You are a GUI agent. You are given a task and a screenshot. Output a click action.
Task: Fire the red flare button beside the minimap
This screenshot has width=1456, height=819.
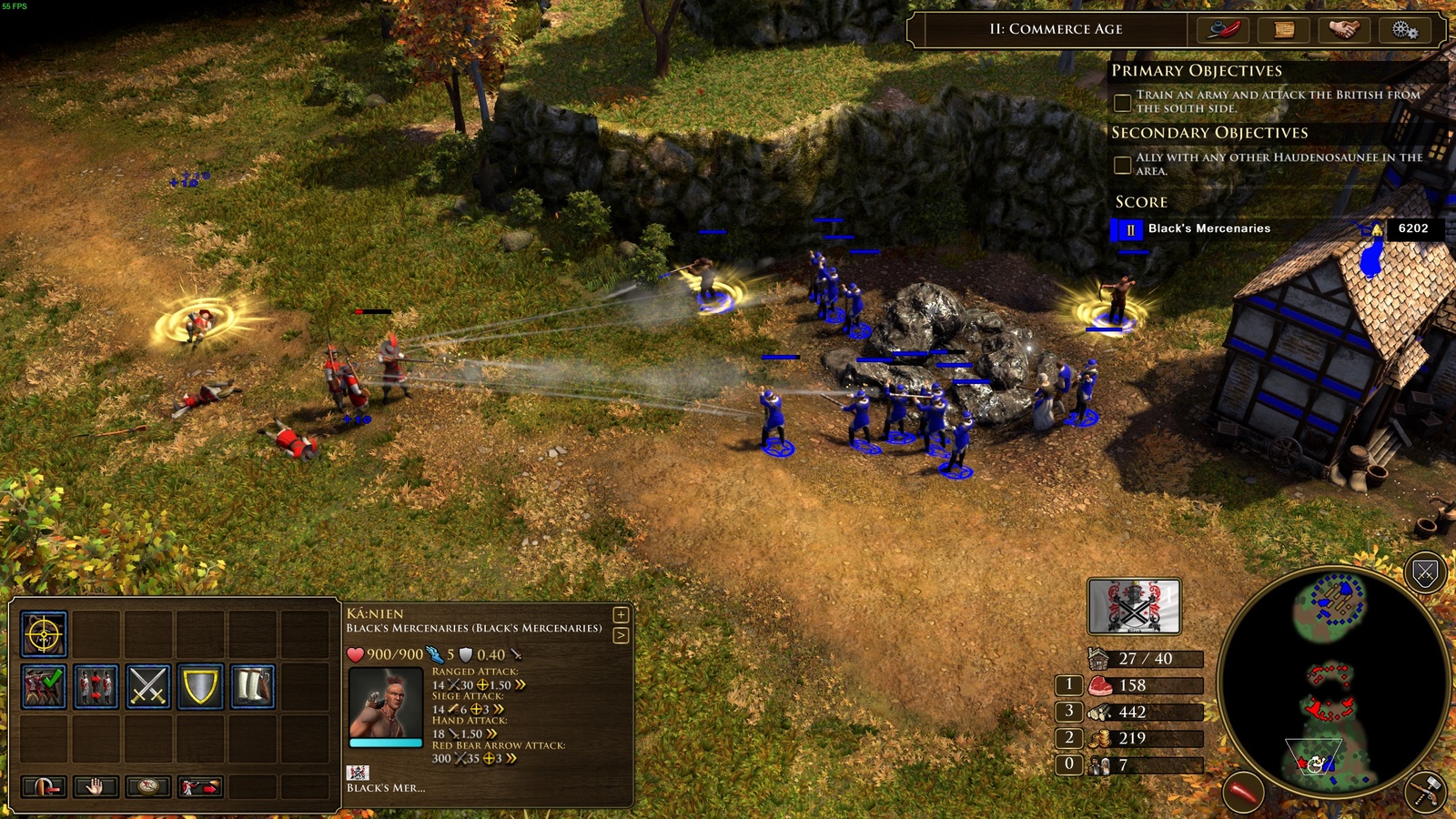[1243, 791]
